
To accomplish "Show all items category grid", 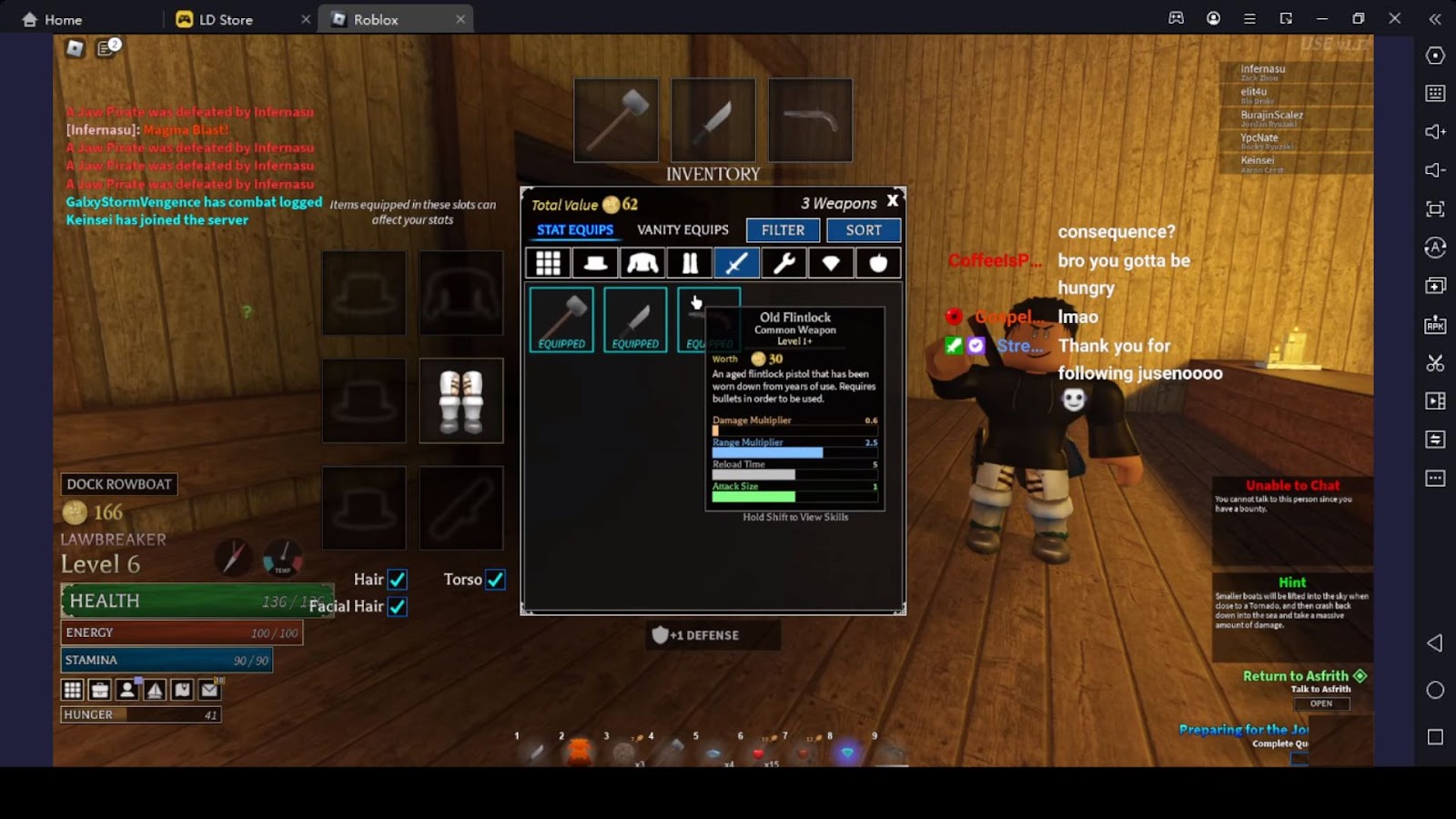I will point(548,263).
